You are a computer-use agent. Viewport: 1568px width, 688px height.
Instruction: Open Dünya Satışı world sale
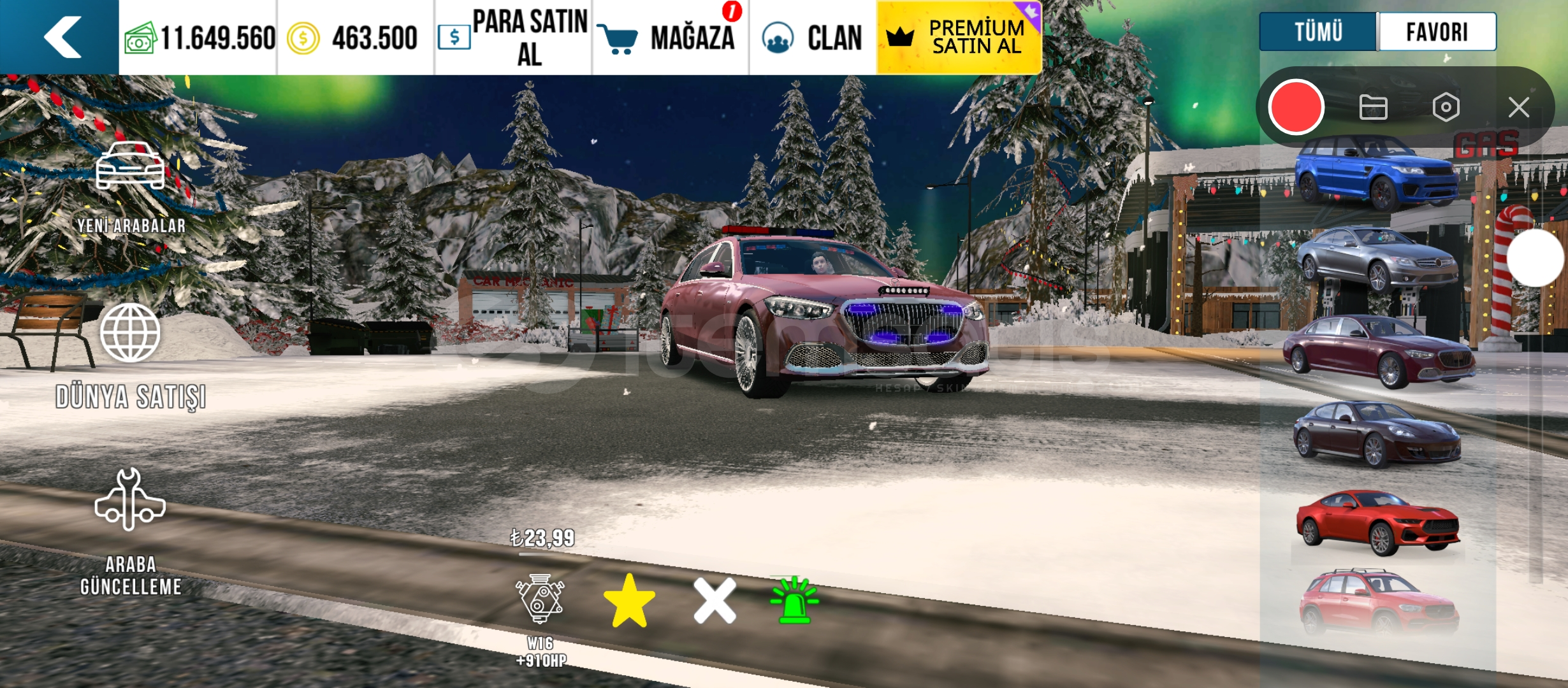click(x=131, y=355)
